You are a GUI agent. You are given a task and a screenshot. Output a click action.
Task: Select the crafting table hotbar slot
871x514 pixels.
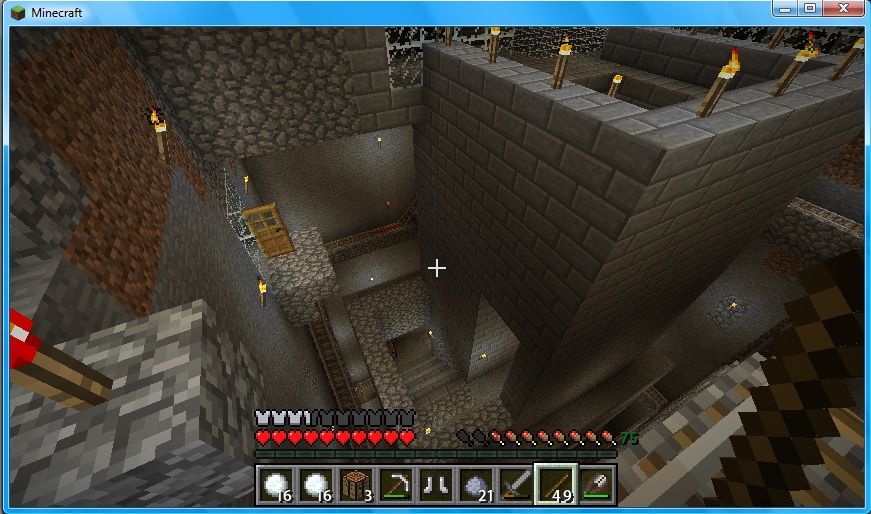355,484
